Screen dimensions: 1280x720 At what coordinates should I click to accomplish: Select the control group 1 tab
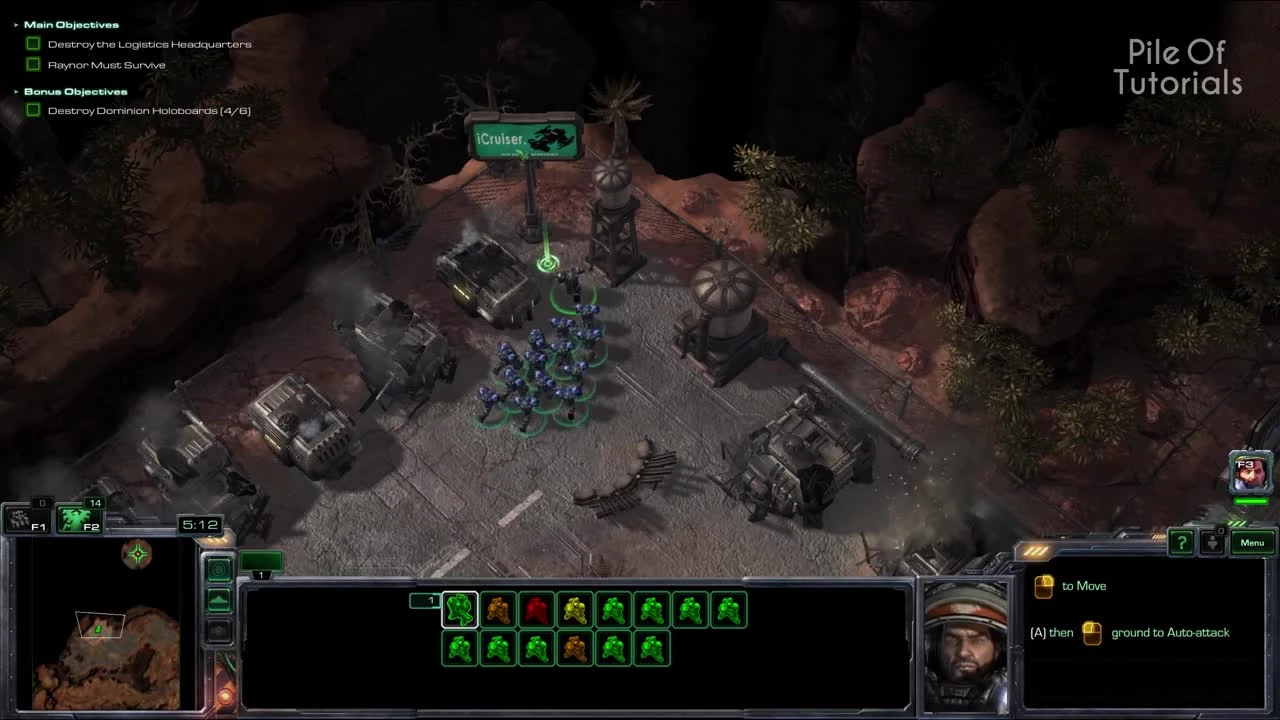click(x=428, y=600)
